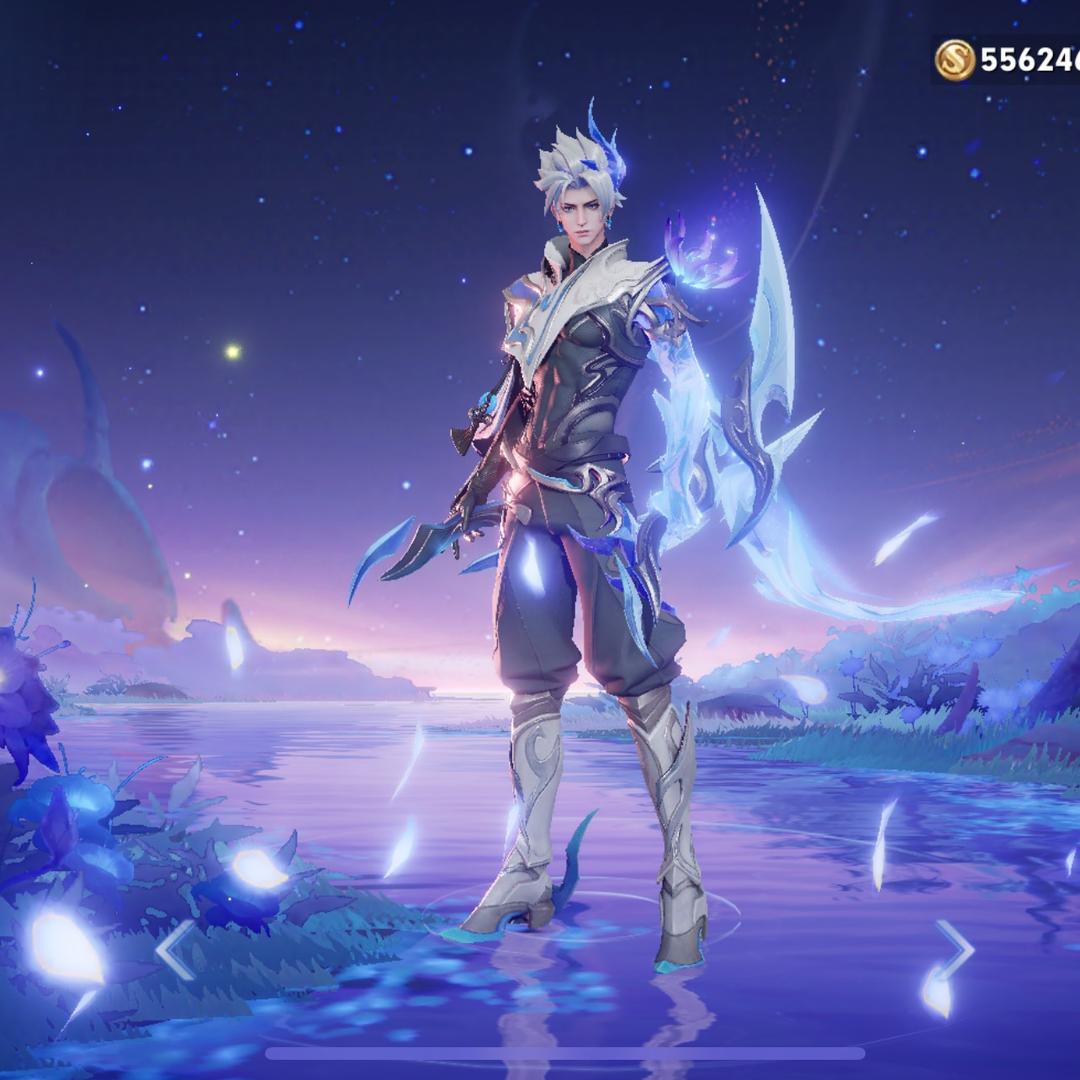Show the next character skin
This screenshot has width=1080, height=1080.
click(953, 948)
